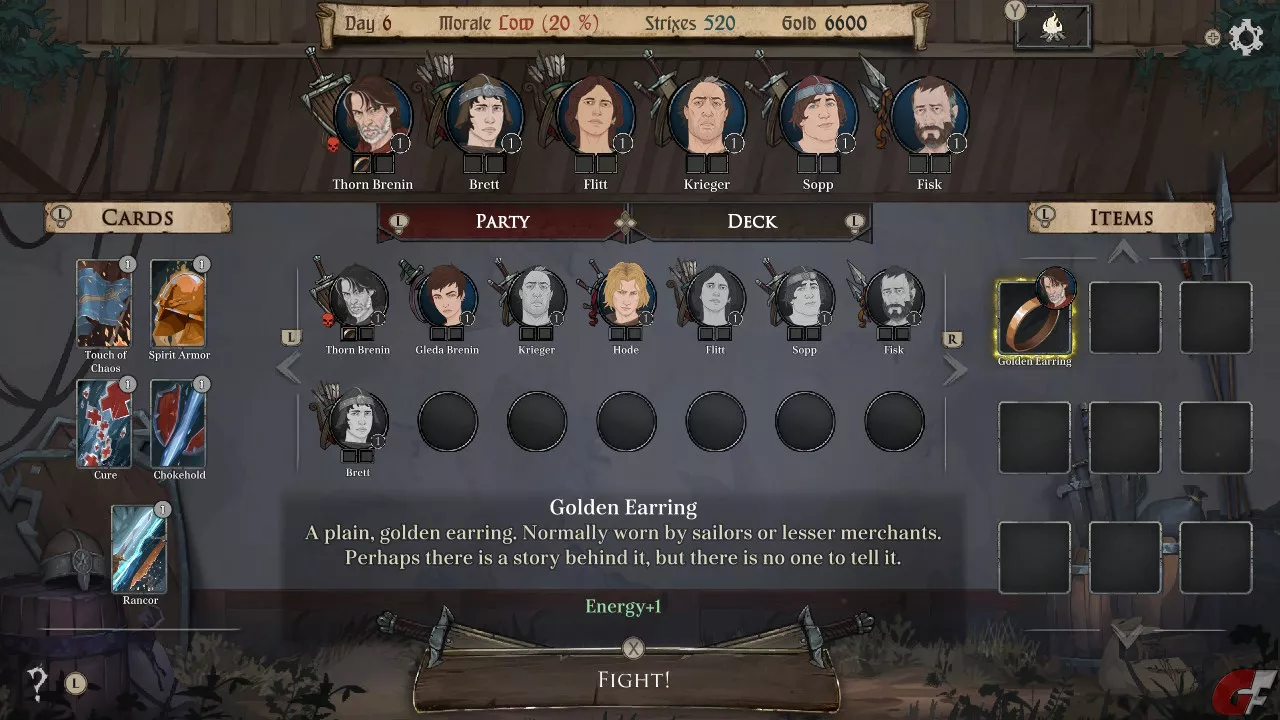Select the Golden Earring item slot
This screenshot has height=720, width=1280.
[x=1034, y=318]
